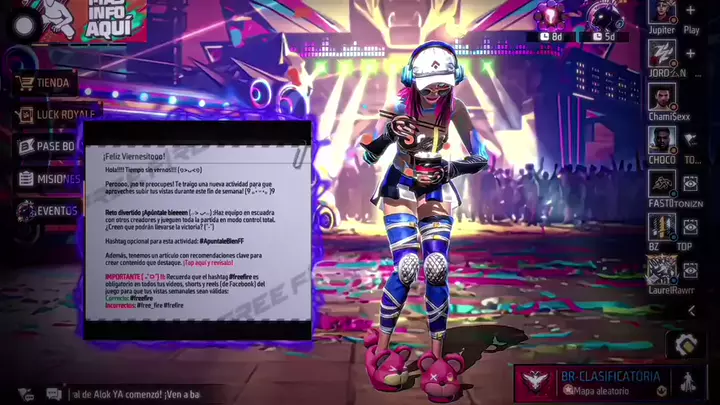Select friend LaurelRawrr's avatar
The height and width of the screenshot is (405, 720).
click(661, 270)
